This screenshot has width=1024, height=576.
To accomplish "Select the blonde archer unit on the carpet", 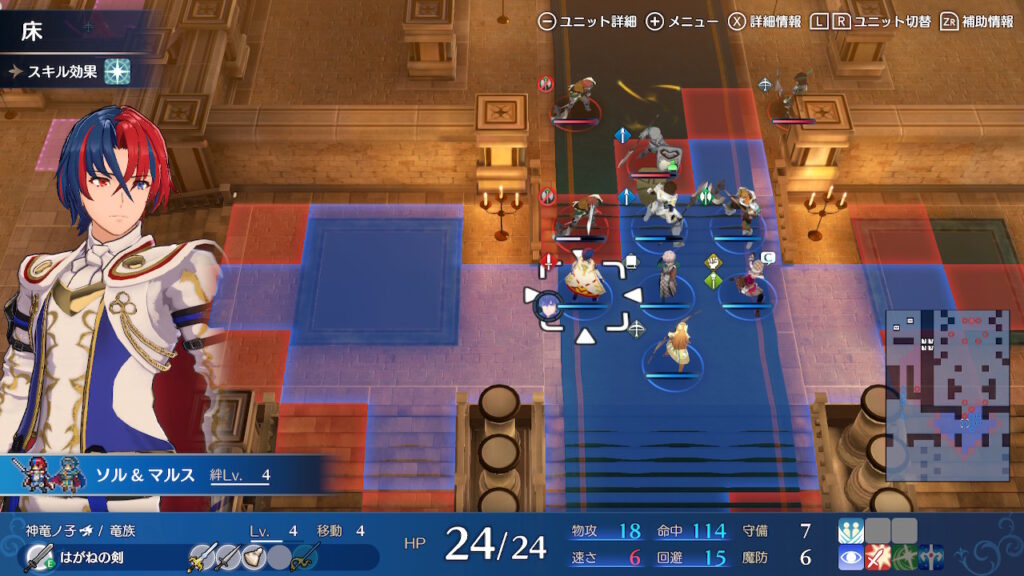I will pos(673,350).
